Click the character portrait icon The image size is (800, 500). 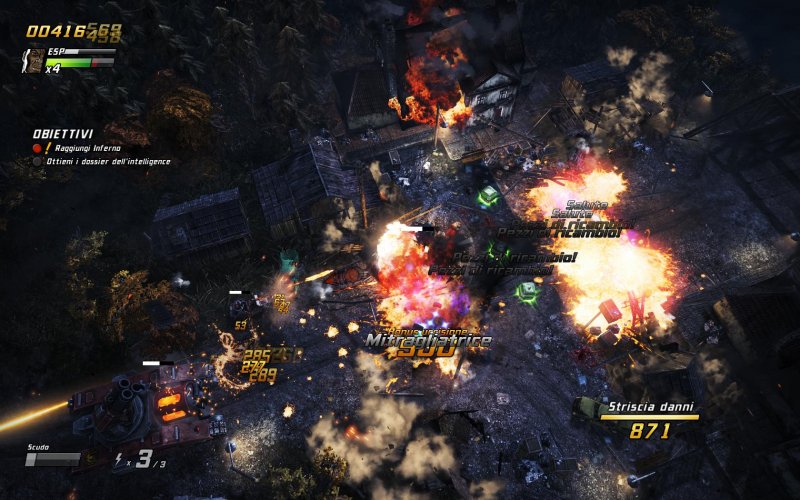click(x=35, y=62)
